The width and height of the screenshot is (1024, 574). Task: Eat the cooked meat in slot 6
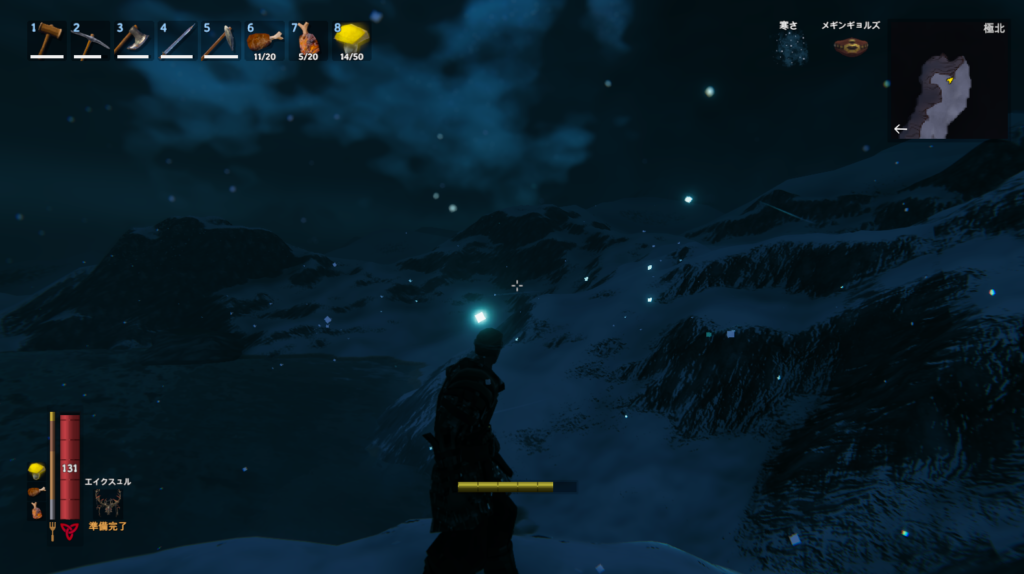[264, 40]
